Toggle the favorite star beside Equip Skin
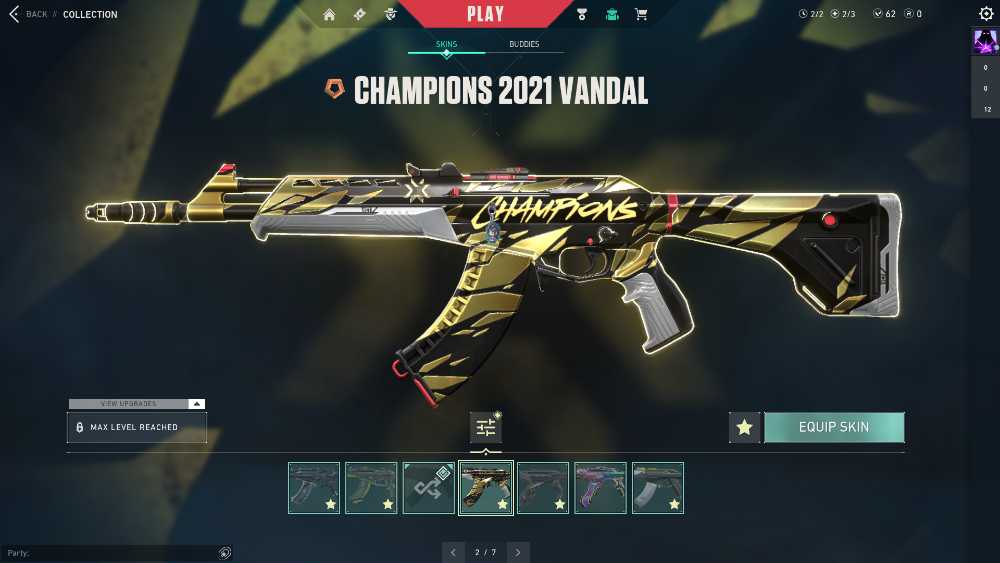Viewport: 1000px width, 563px height. click(744, 427)
